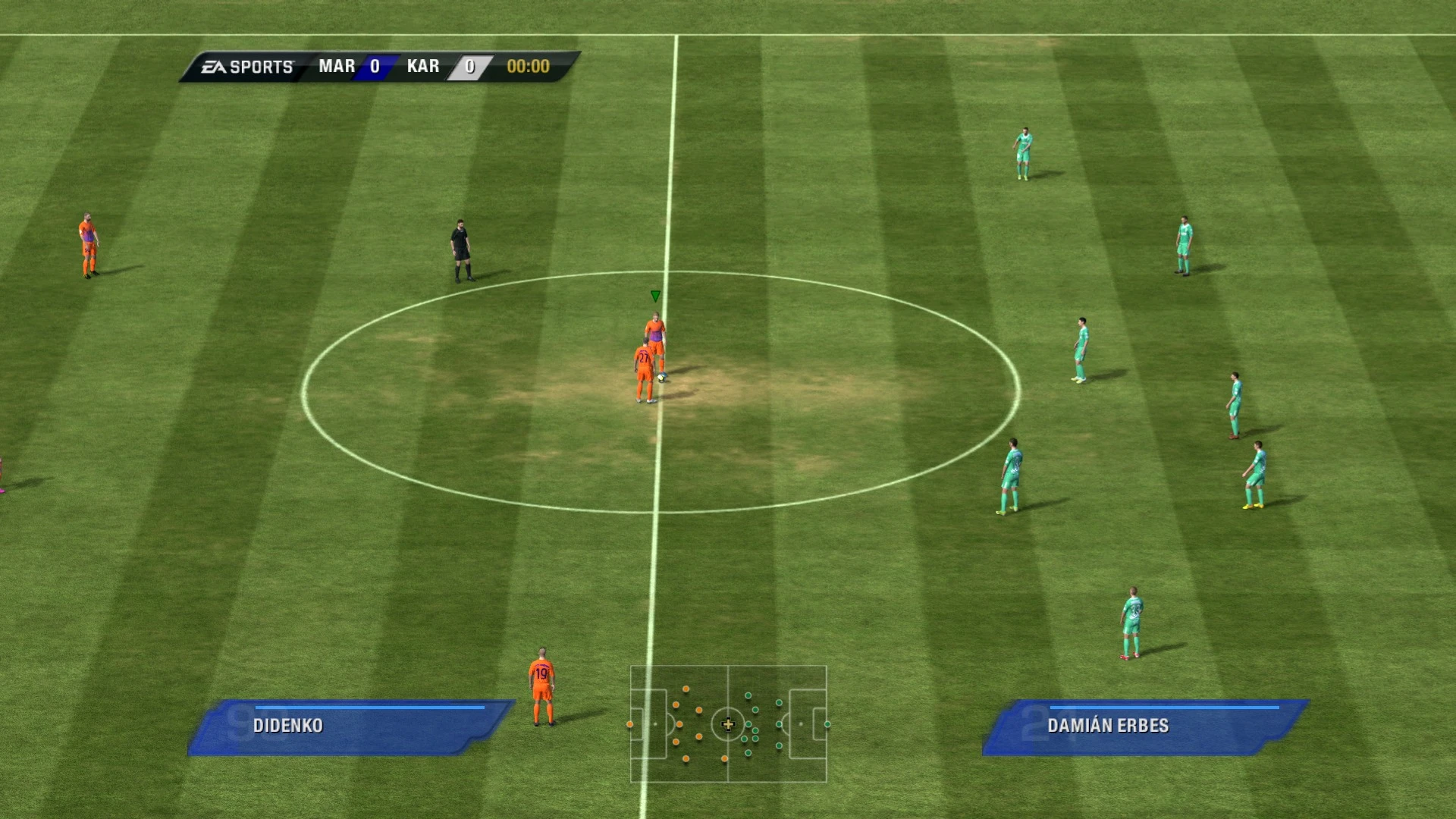Click the KAR team label on the scoreboard
The height and width of the screenshot is (819, 1456).
point(422,66)
